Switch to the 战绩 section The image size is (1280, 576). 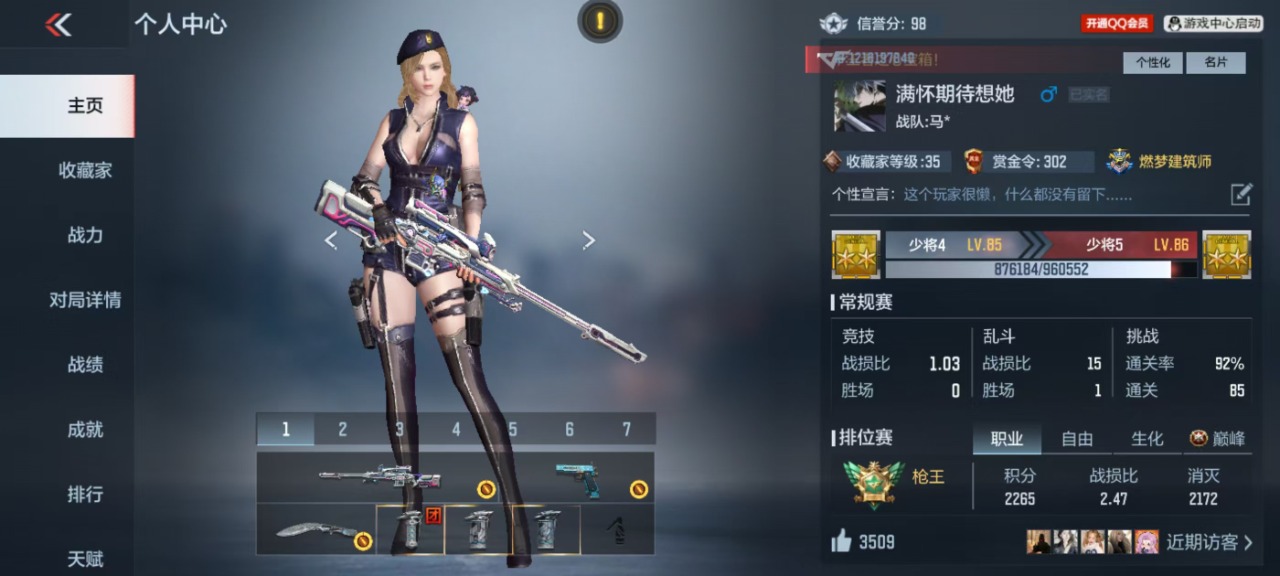[x=85, y=365]
